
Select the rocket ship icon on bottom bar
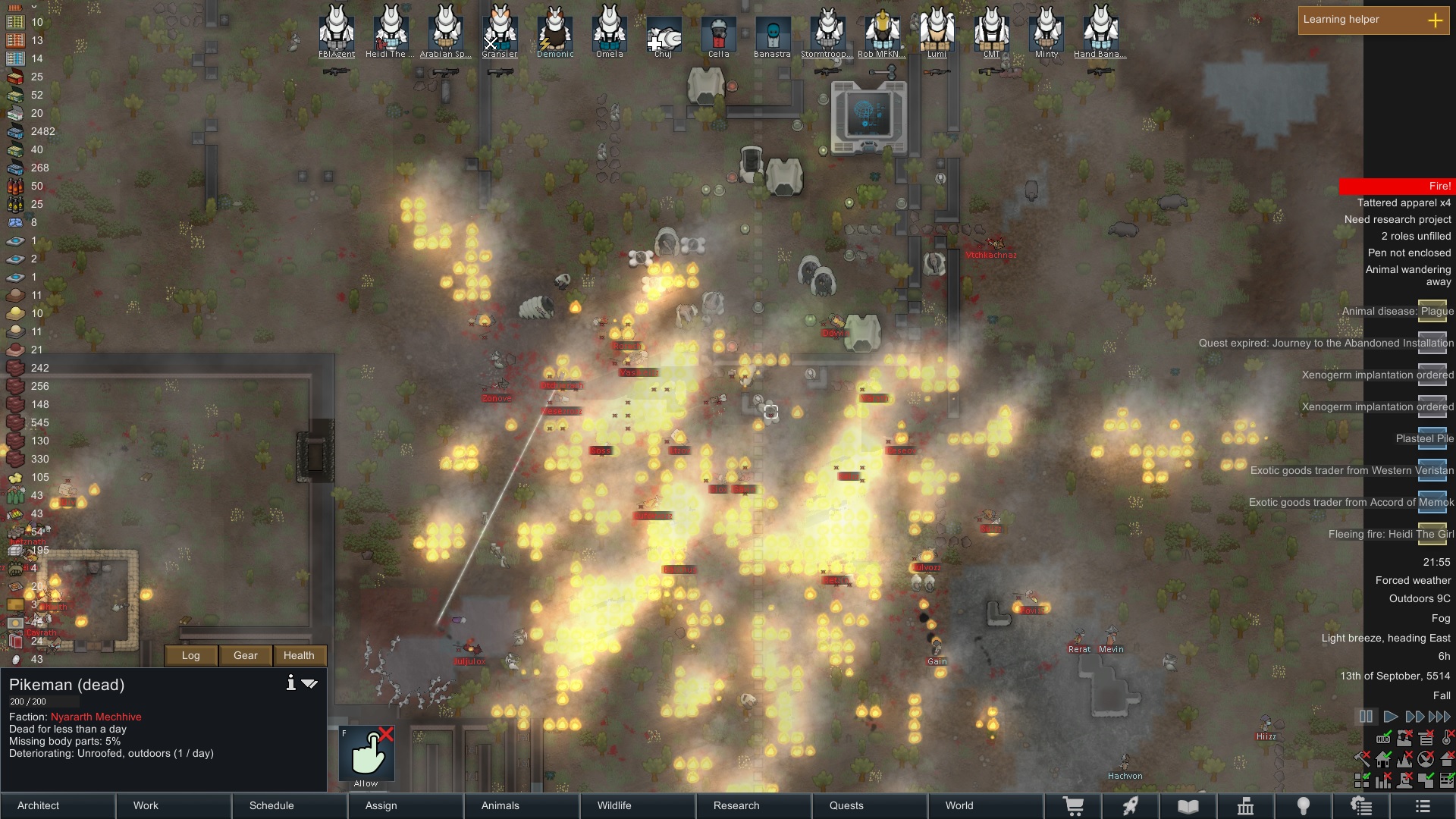1130,806
